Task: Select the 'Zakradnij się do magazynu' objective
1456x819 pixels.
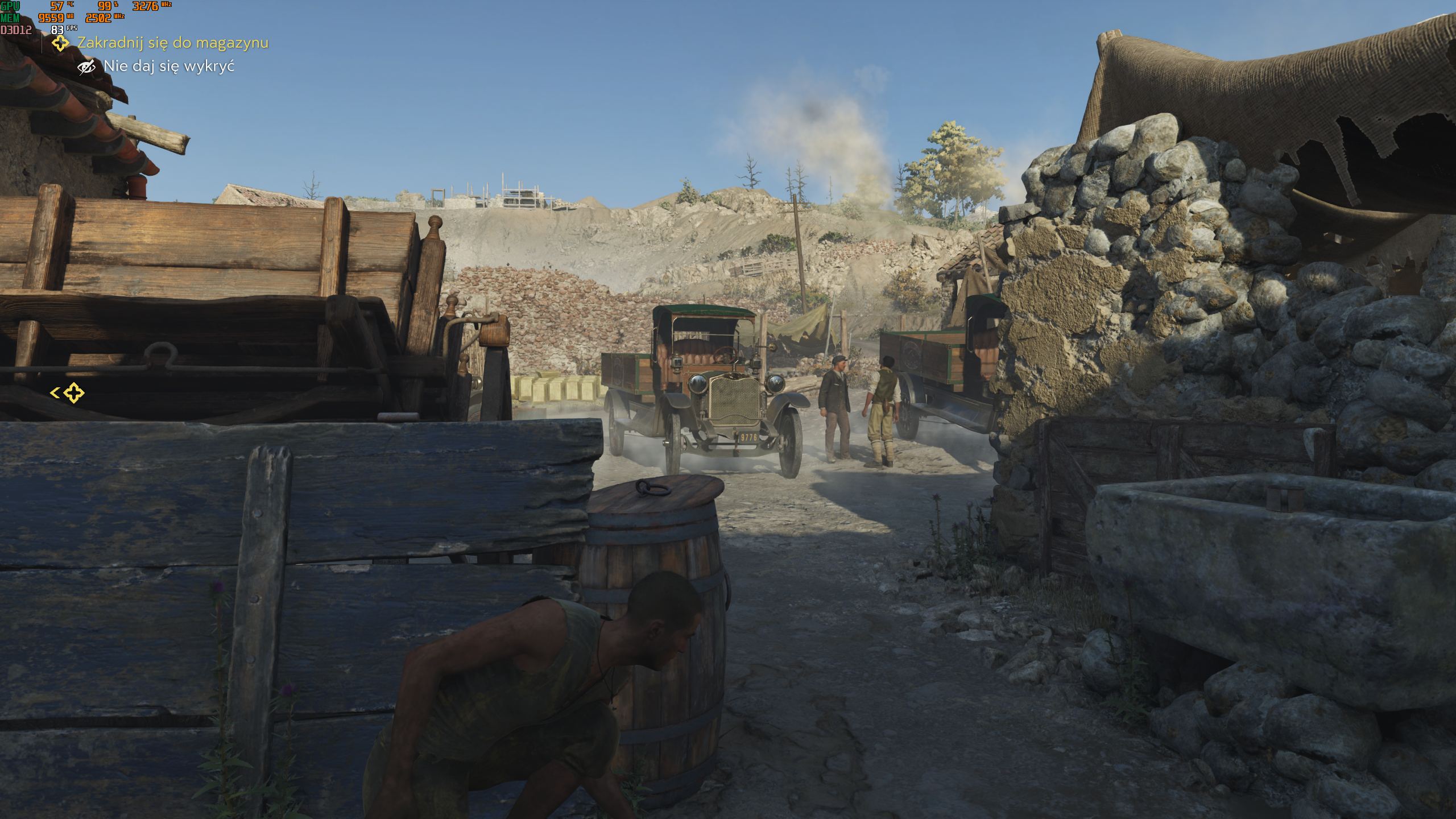Action: click(x=172, y=43)
